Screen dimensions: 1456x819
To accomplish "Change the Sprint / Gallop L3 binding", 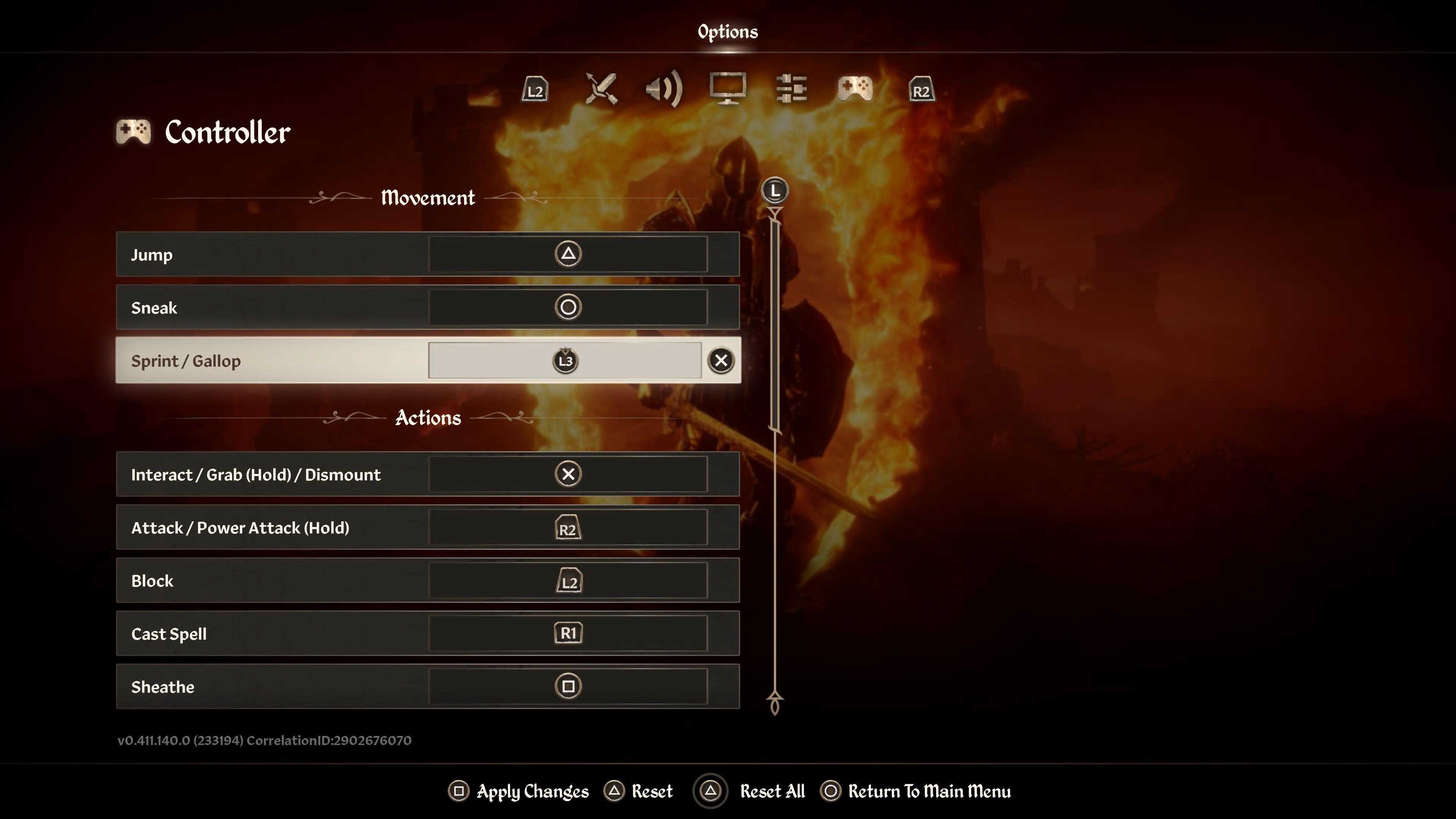I will click(565, 361).
